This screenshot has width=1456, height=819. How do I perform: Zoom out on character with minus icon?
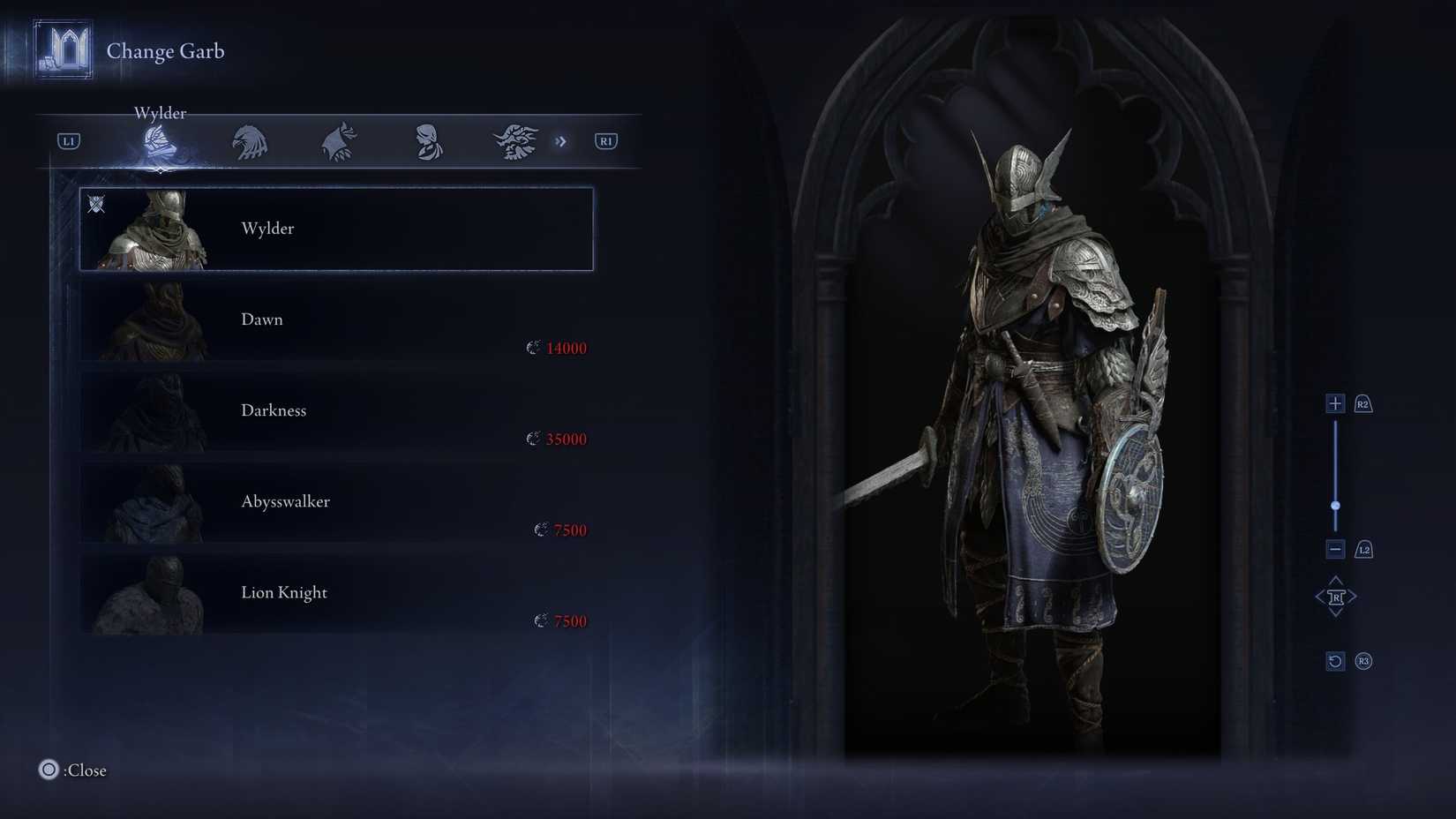click(1334, 548)
